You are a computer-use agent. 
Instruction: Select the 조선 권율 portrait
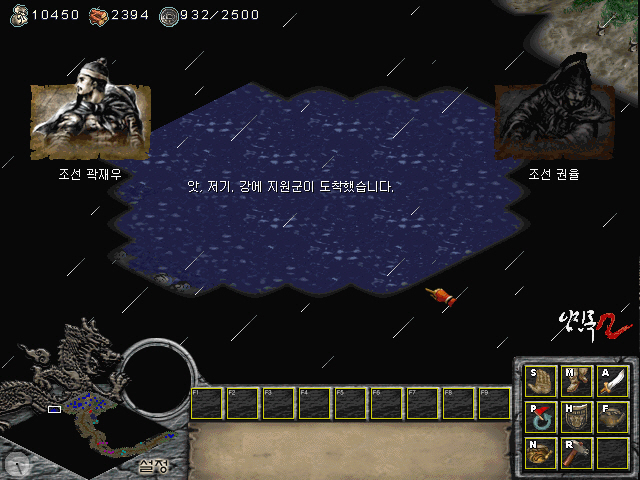pyautogui.click(x=554, y=122)
